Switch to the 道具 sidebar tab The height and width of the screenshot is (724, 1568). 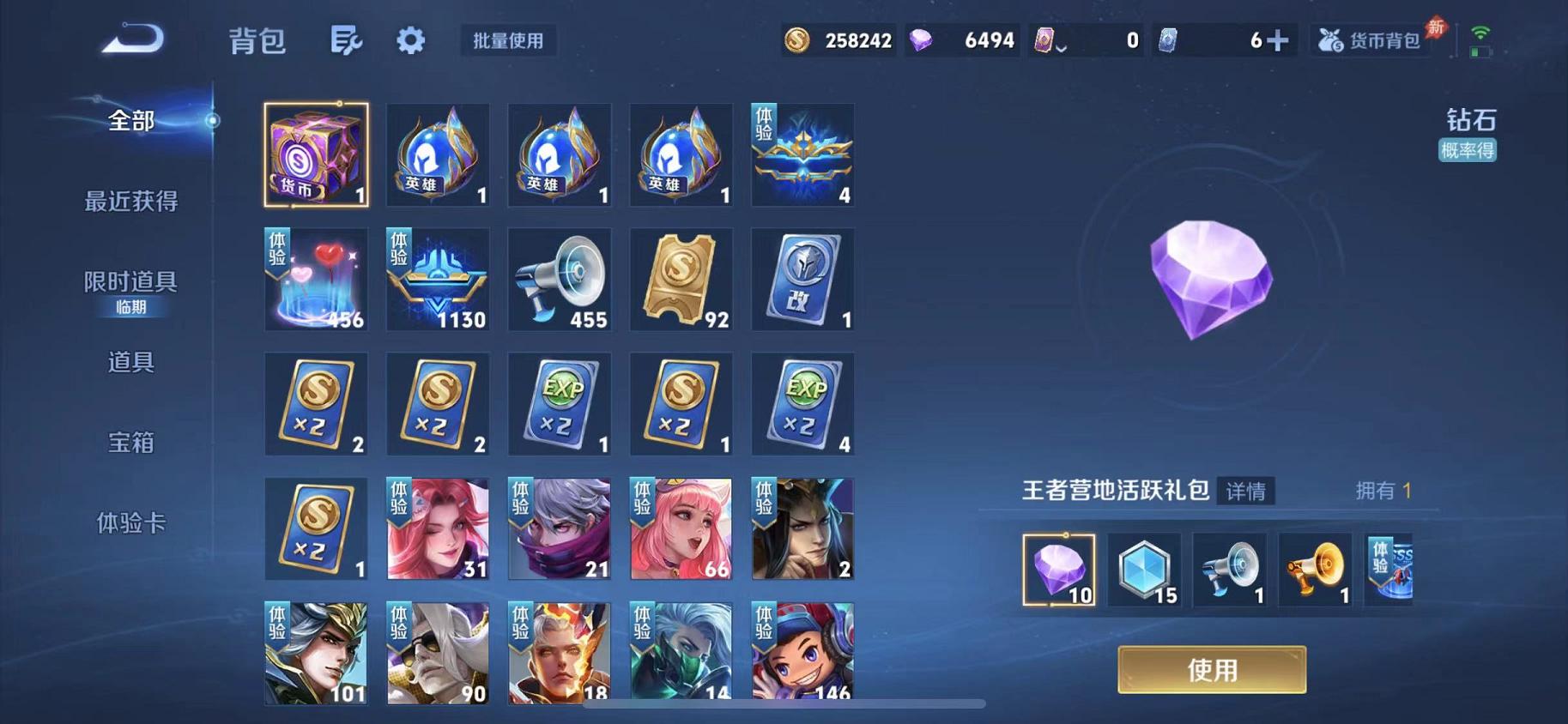(x=130, y=364)
